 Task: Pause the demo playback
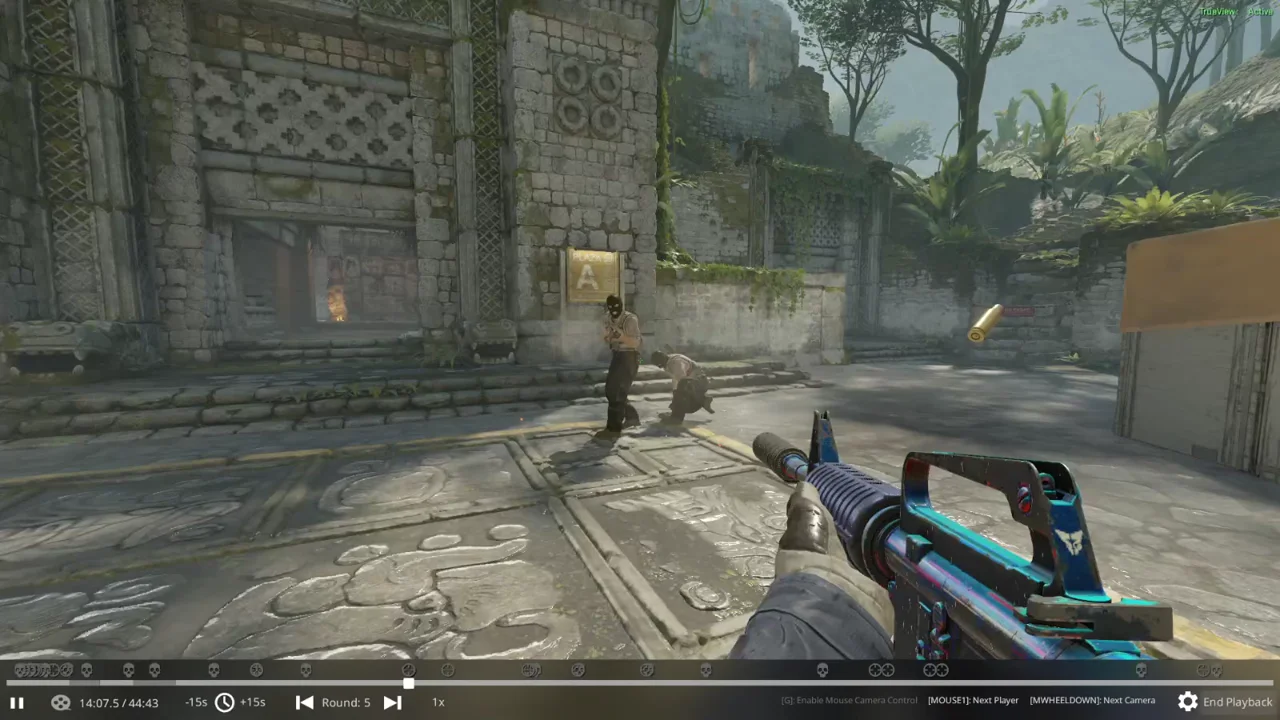click(x=16, y=702)
